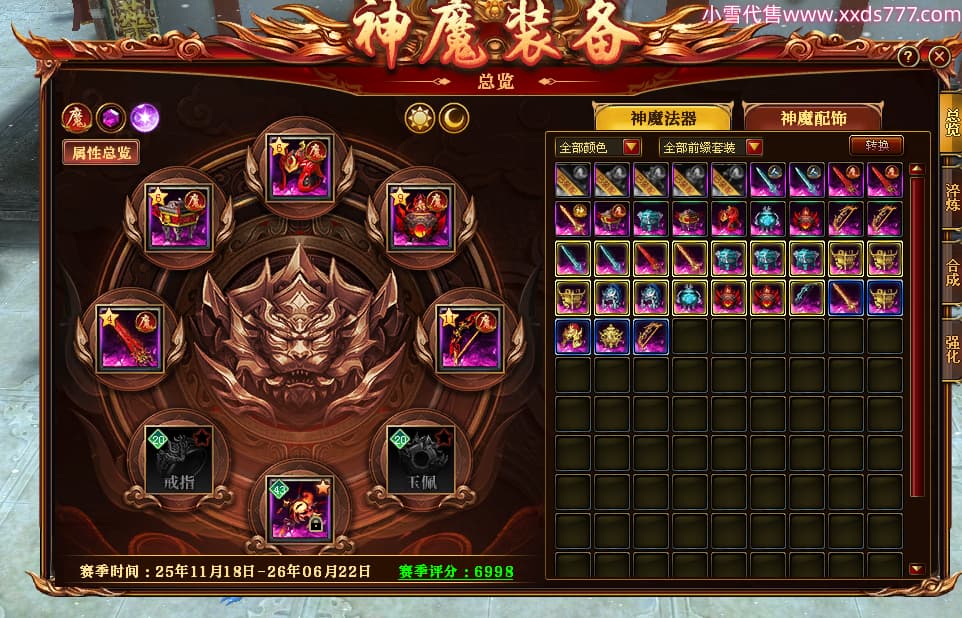Open the 属性总览 attribute overview
The height and width of the screenshot is (618, 962).
[101, 152]
